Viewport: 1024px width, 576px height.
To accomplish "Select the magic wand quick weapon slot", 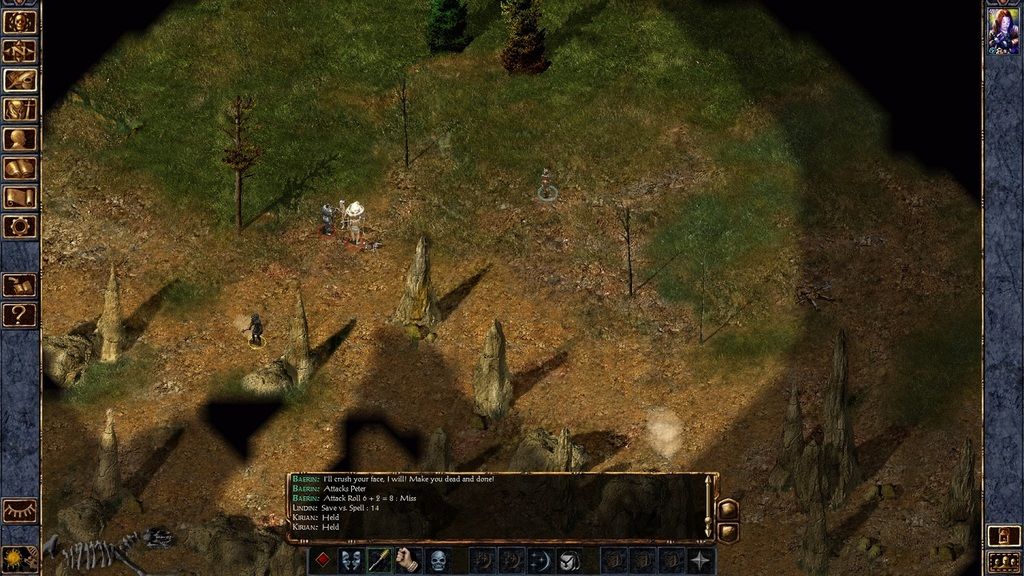I will click(x=379, y=560).
